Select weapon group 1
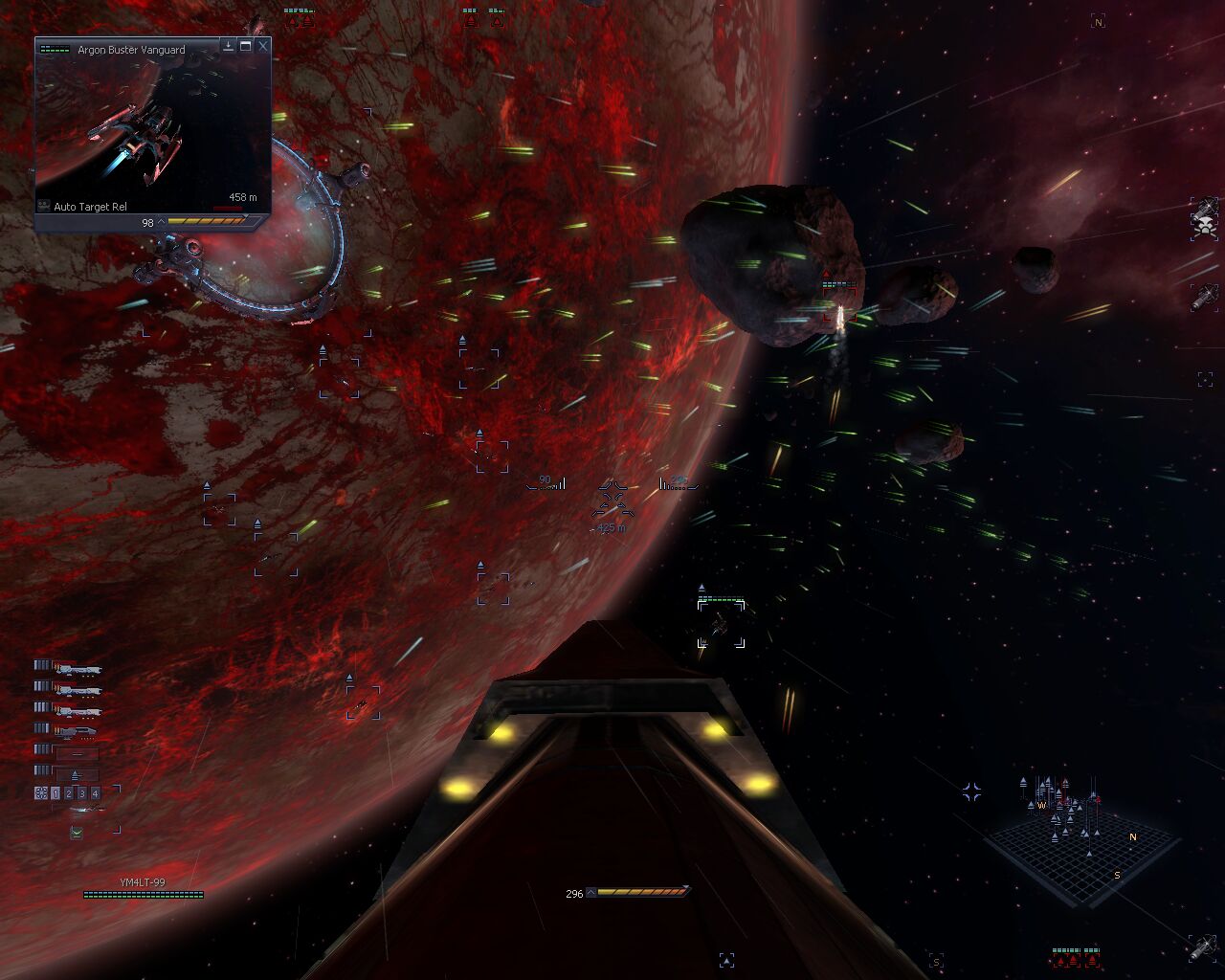Viewport: 1225px width, 980px height. 56,793
